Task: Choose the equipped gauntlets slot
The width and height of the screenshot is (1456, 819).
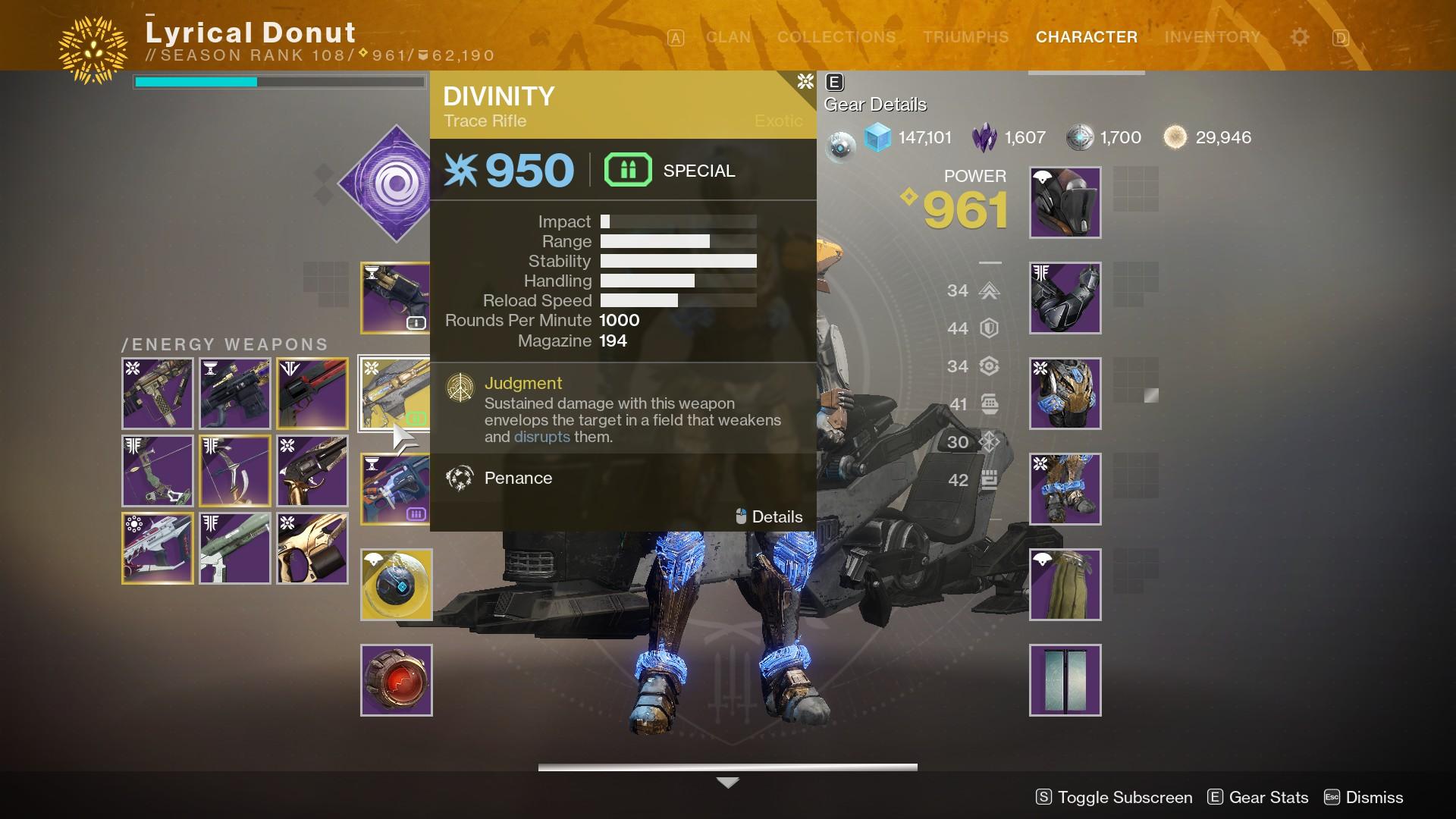Action: point(1065,298)
